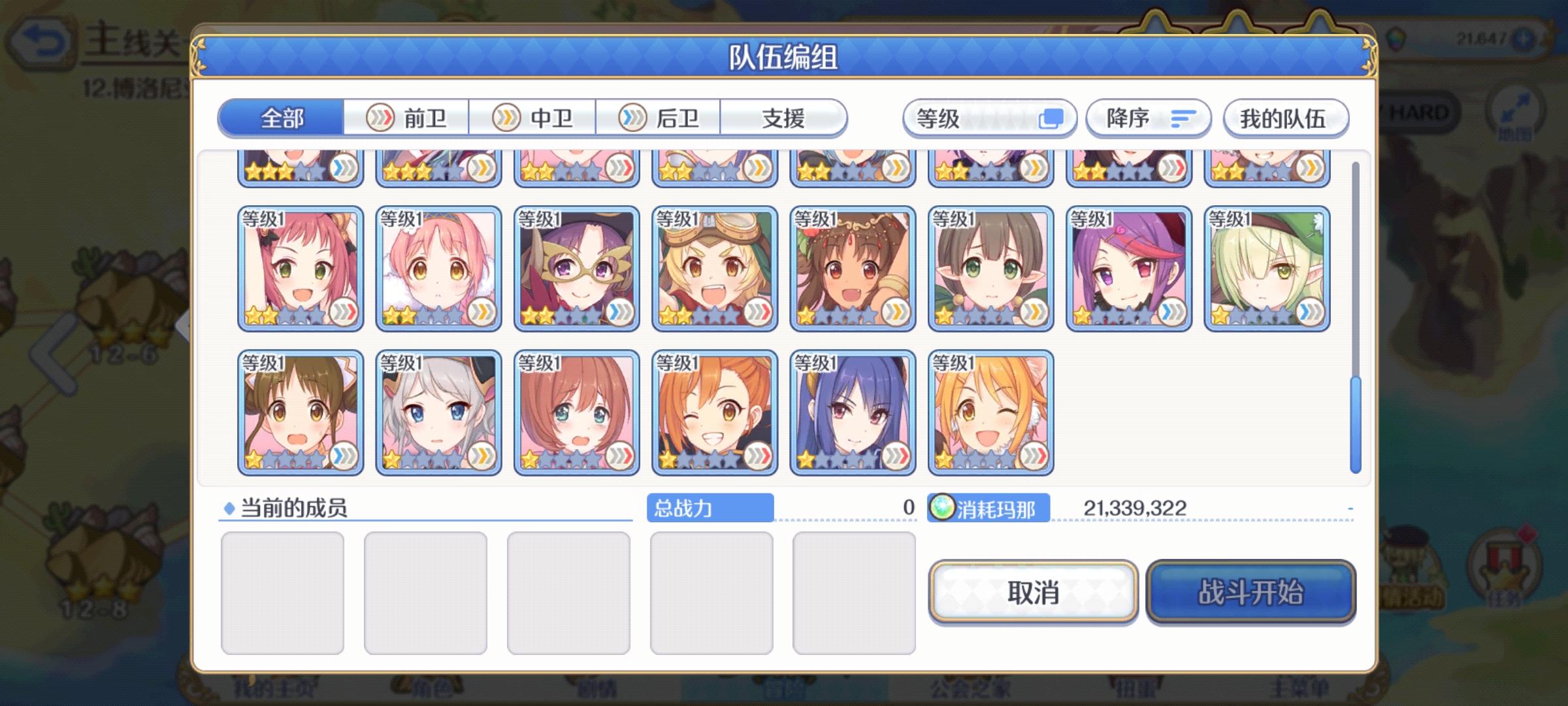Click the sort lines icon inside the 降序 button
The height and width of the screenshot is (706, 1568).
(x=1183, y=118)
